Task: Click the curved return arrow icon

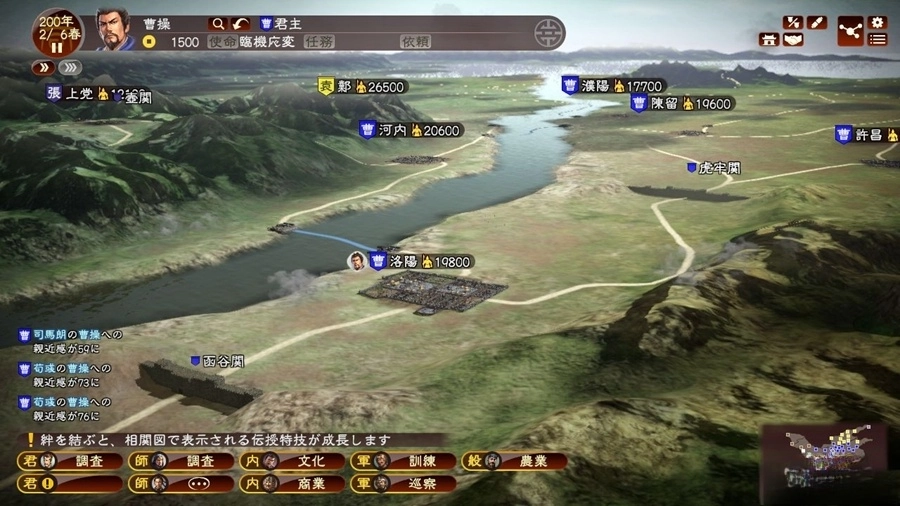Action: click(x=240, y=23)
